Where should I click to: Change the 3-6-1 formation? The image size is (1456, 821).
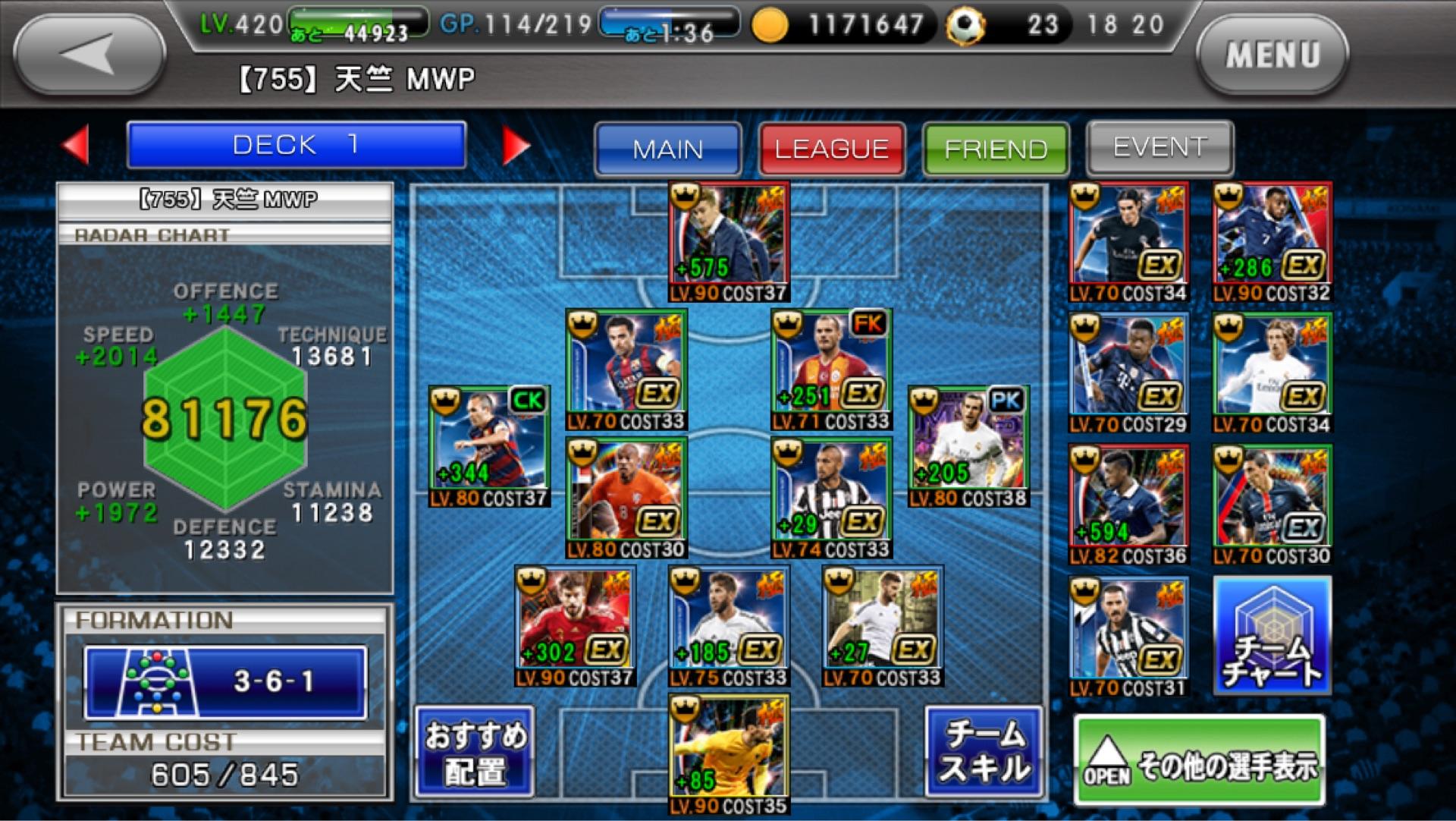point(225,681)
